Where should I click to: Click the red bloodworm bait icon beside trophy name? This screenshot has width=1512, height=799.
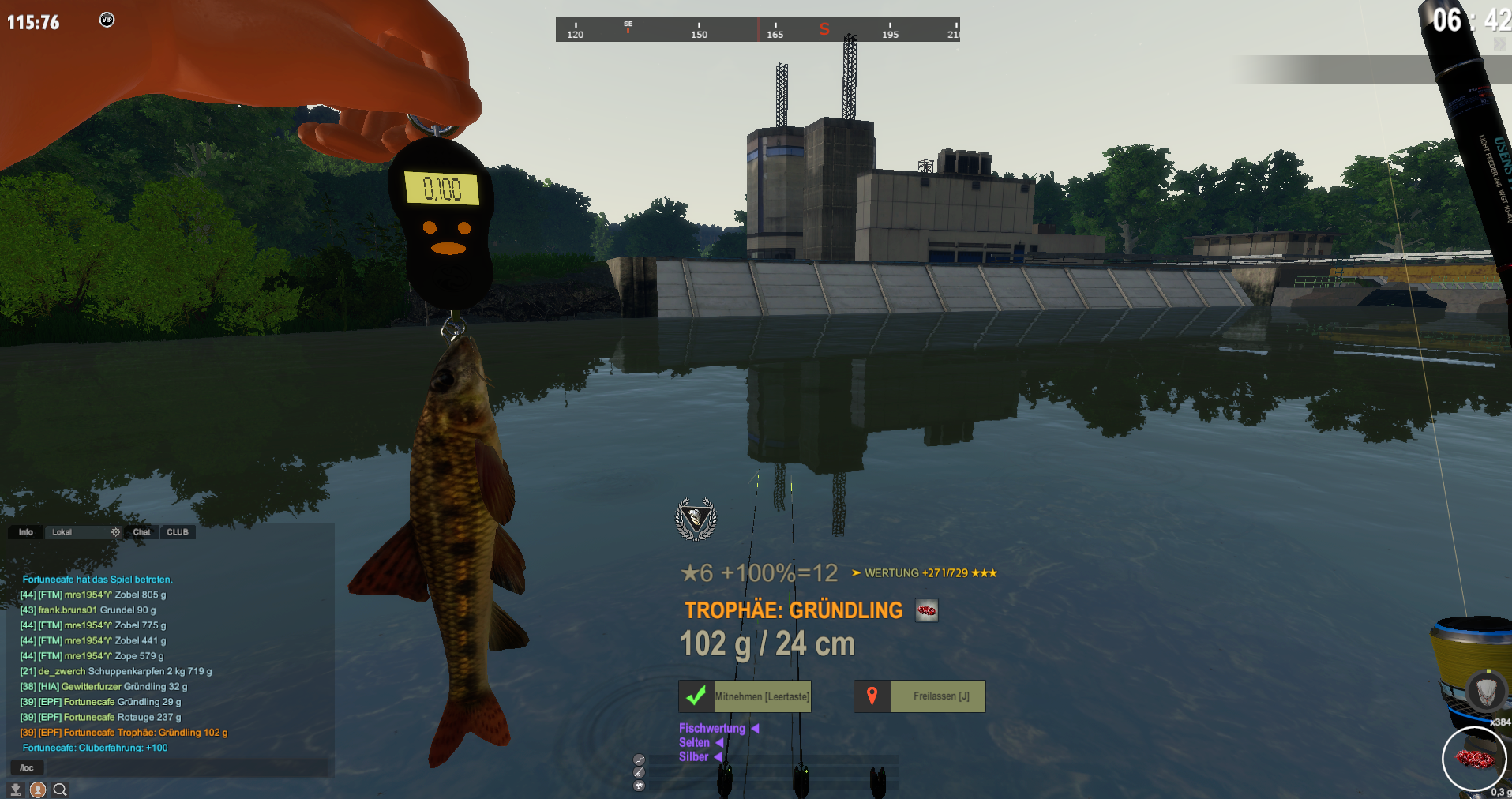pos(927,610)
